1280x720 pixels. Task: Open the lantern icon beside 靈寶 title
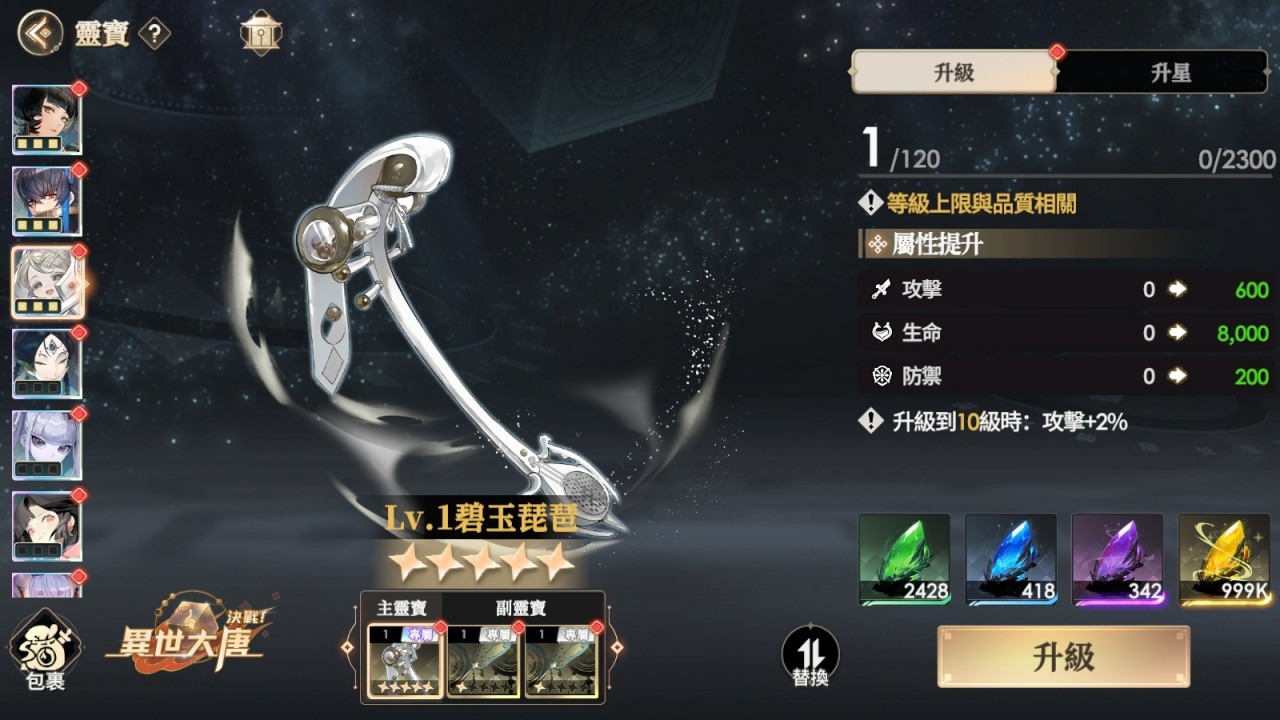coord(260,31)
